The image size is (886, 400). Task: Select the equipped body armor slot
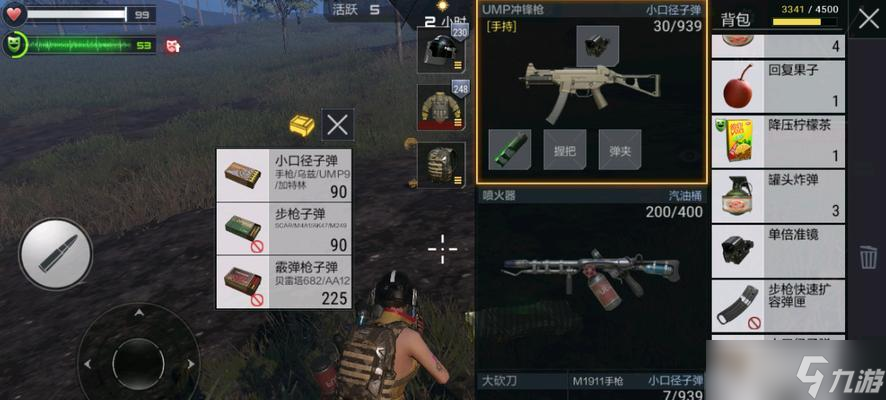tap(442, 107)
